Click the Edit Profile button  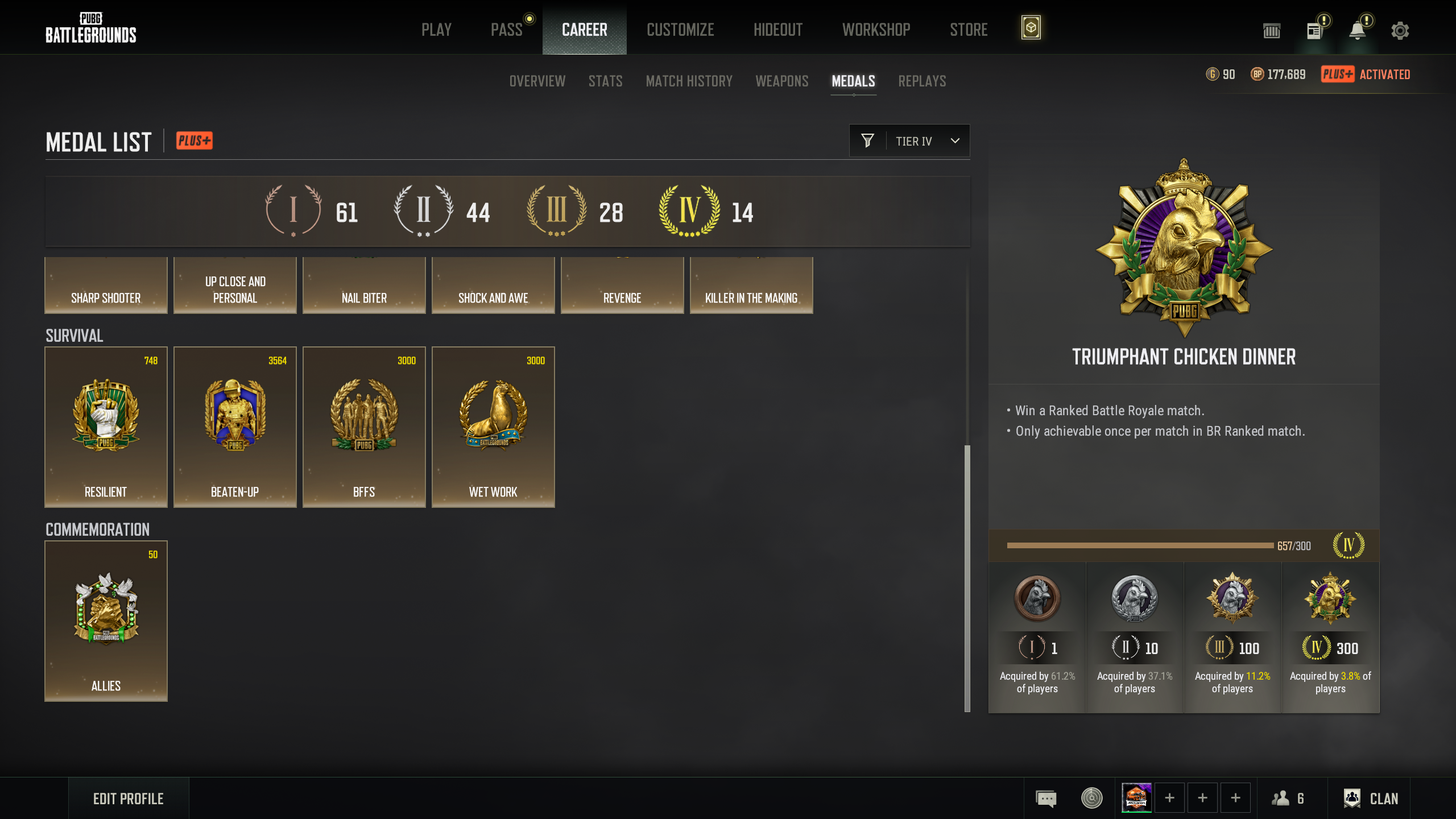(x=129, y=799)
